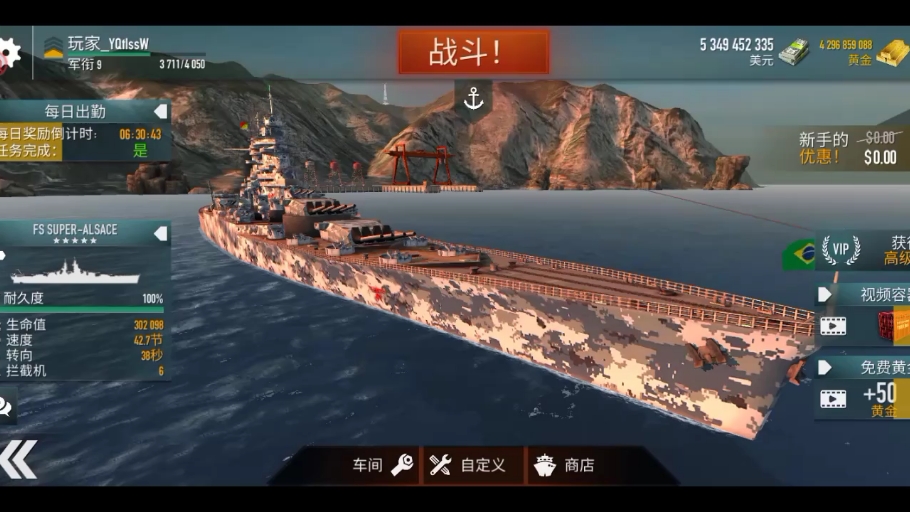This screenshot has width=910, height=512.
Task: Start battle with the 战斗! button
Action: pos(473,52)
